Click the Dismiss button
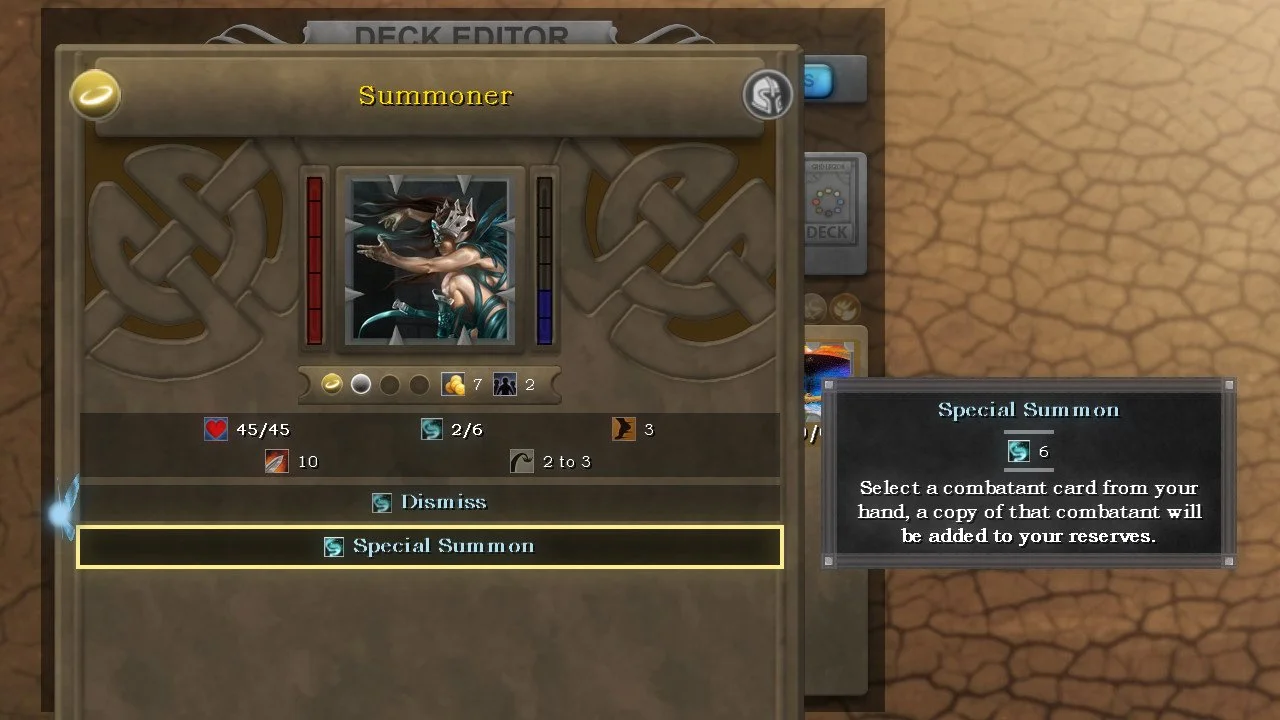1280x720 pixels. 429,502
